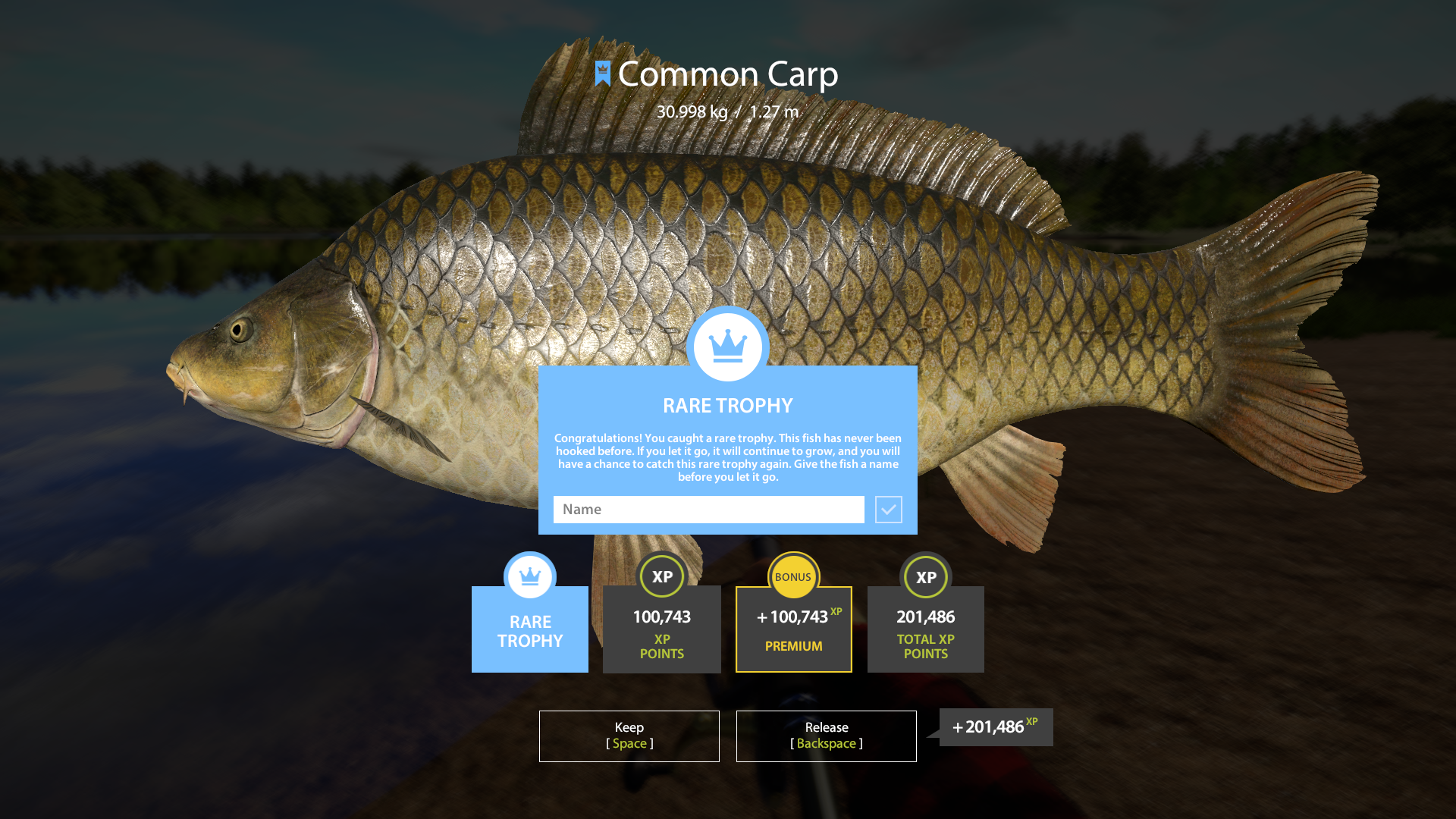Keep the Common Carp

pyautogui.click(x=629, y=736)
